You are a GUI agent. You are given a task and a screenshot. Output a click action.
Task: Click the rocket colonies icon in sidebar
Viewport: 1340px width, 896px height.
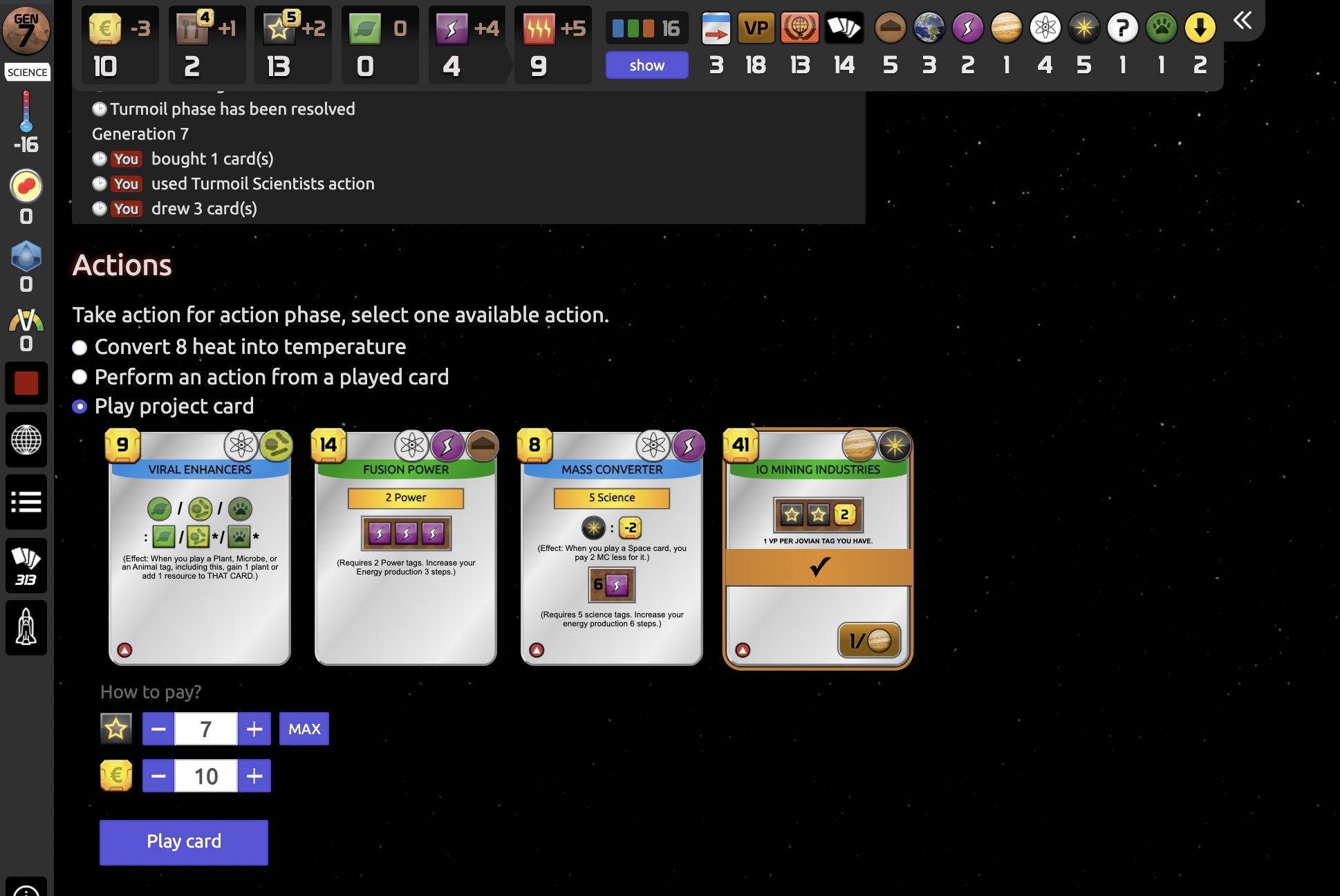pos(26,628)
